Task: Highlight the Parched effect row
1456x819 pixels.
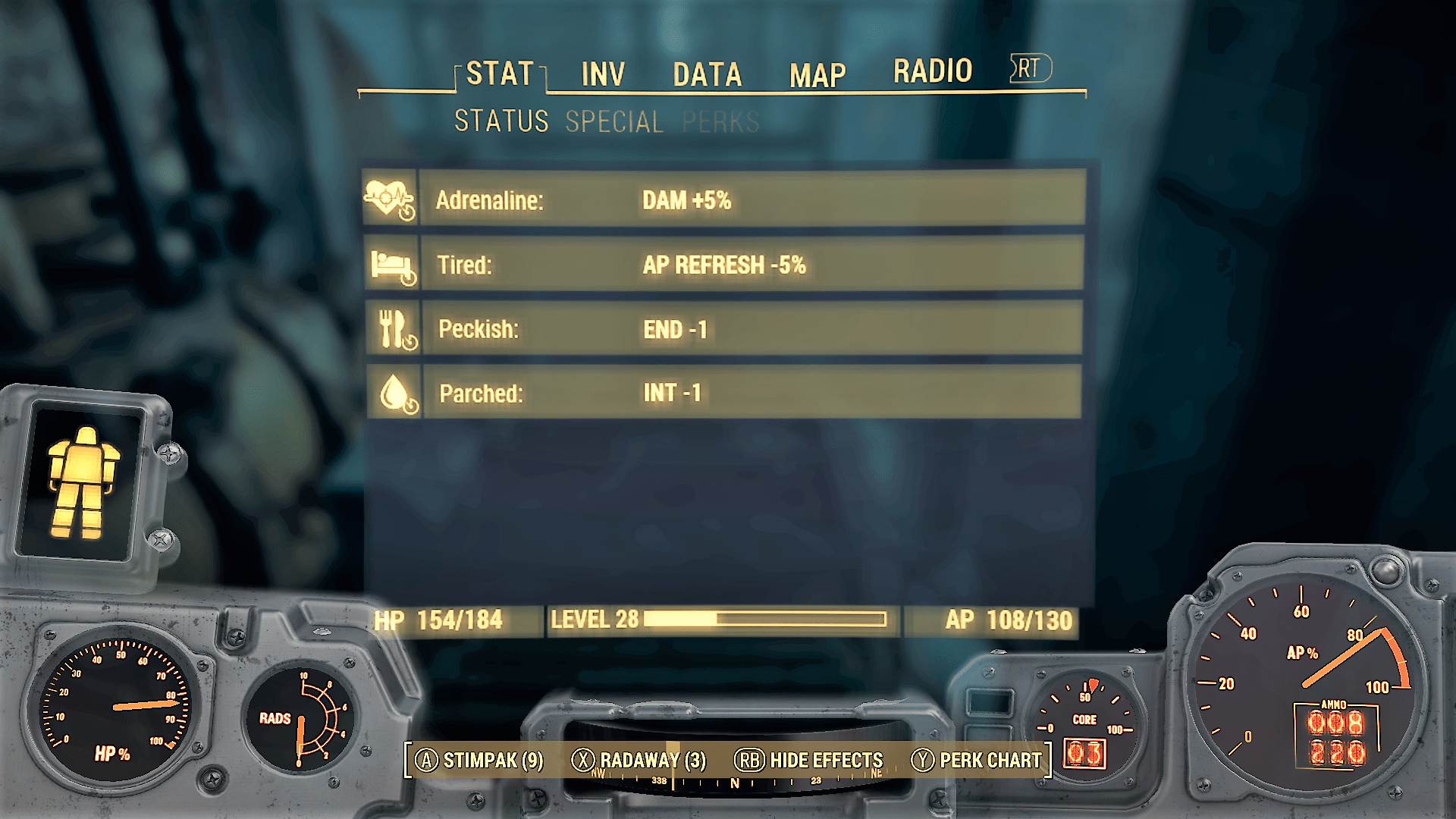Action: (724, 393)
